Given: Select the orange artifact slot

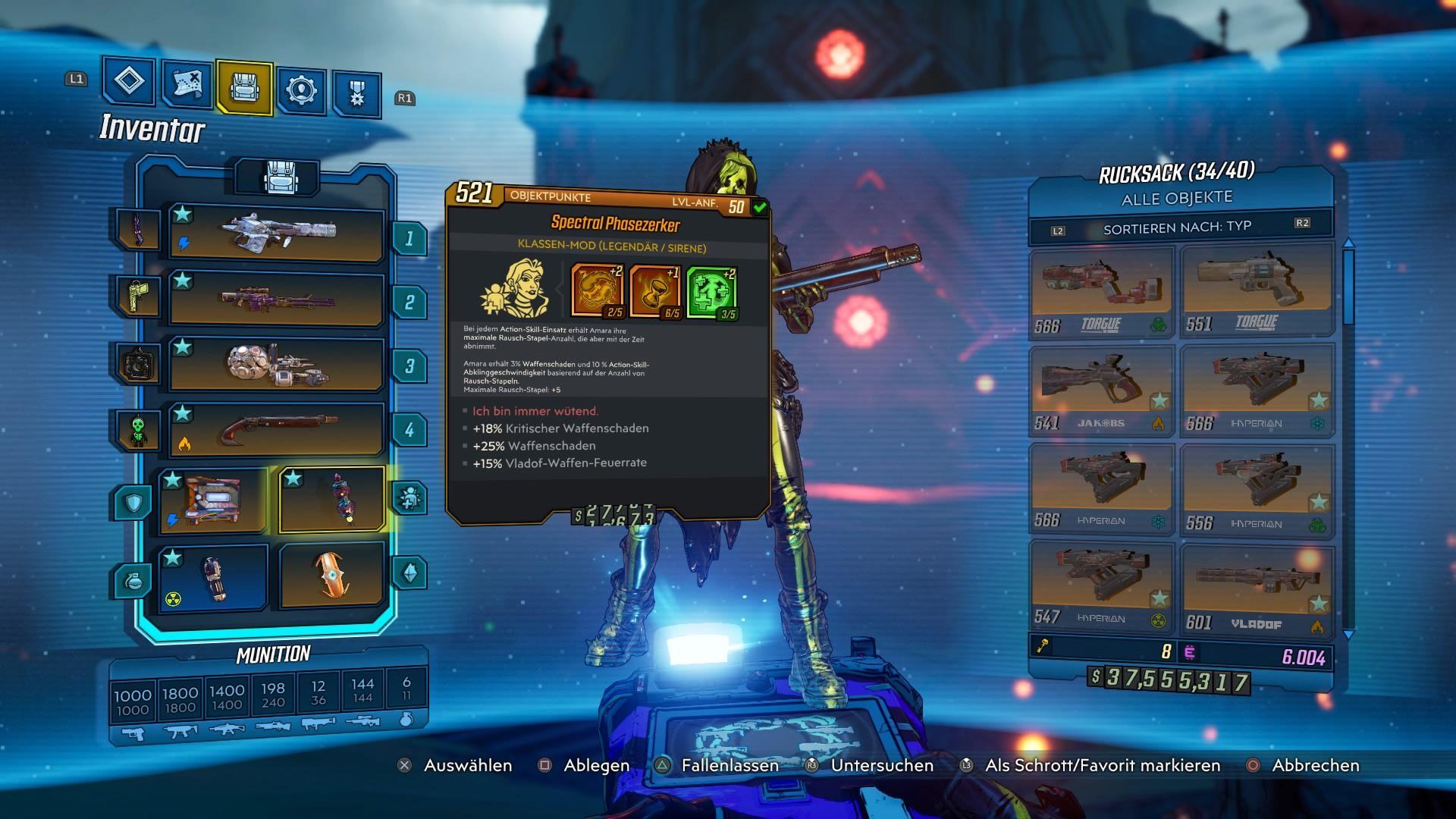Looking at the screenshot, I should 332,575.
